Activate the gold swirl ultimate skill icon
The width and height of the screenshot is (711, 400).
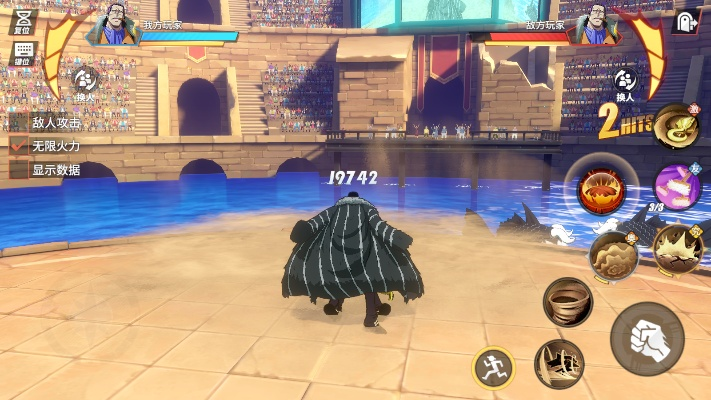[x=676, y=125]
